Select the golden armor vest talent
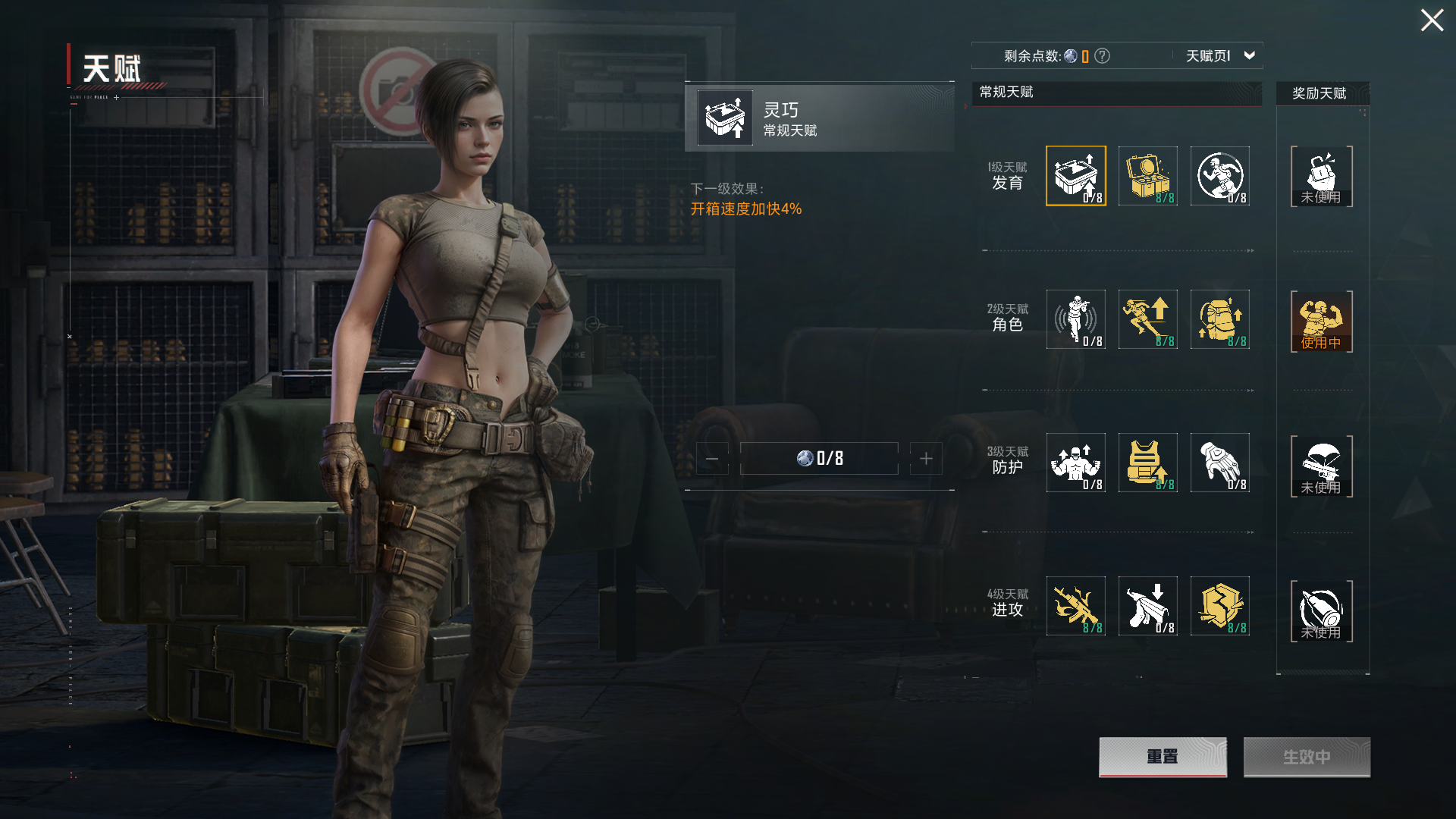1456x819 pixels. (1147, 463)
